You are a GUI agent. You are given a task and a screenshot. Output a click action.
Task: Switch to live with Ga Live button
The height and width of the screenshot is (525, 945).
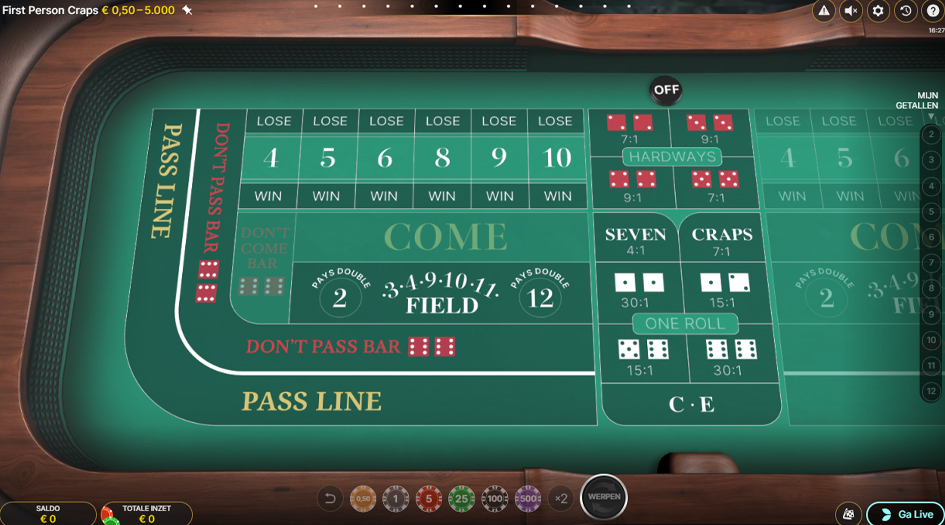[x=905, y=514]
